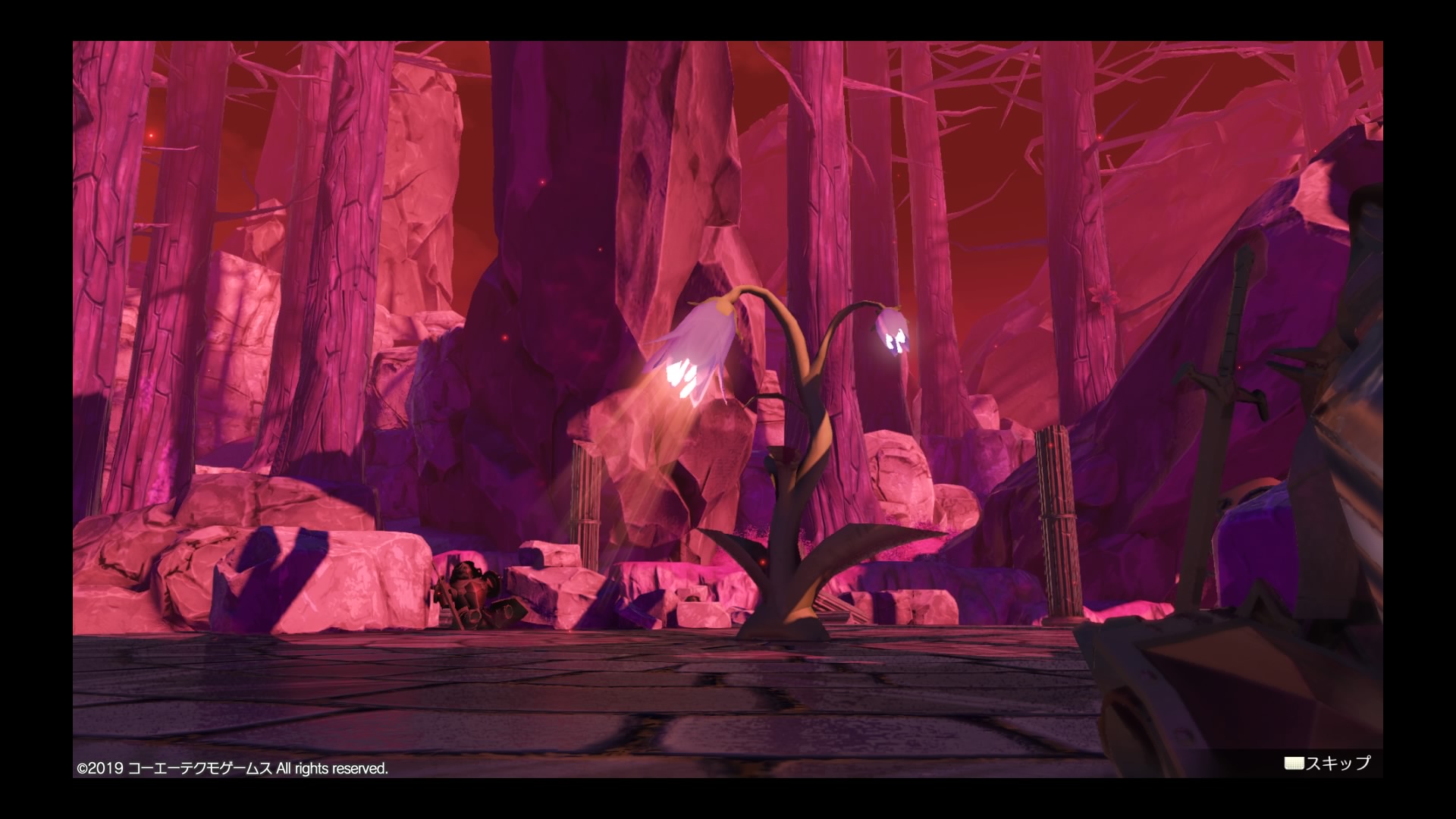The width and height of the screenshot is (1456, 819).
Task: Skip the cutscene with スキップ
Action: (x=1328, y=763)
